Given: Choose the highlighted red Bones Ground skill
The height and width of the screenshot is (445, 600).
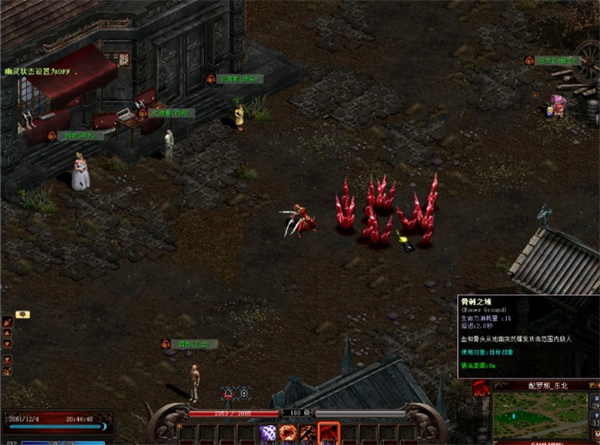Looking at the screenshot, I should pyautogui.click(x=329, y=434).
